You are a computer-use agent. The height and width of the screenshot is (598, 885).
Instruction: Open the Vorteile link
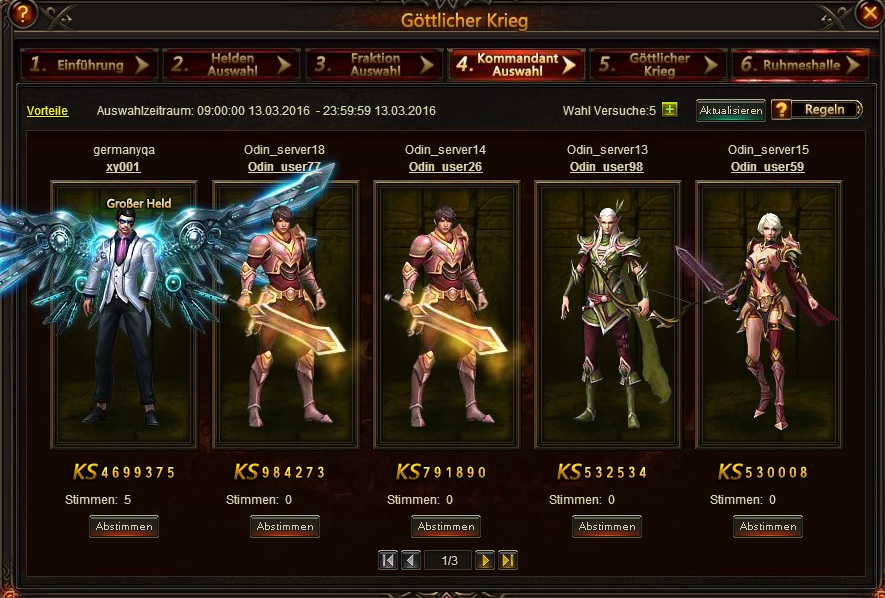(47, 111)
